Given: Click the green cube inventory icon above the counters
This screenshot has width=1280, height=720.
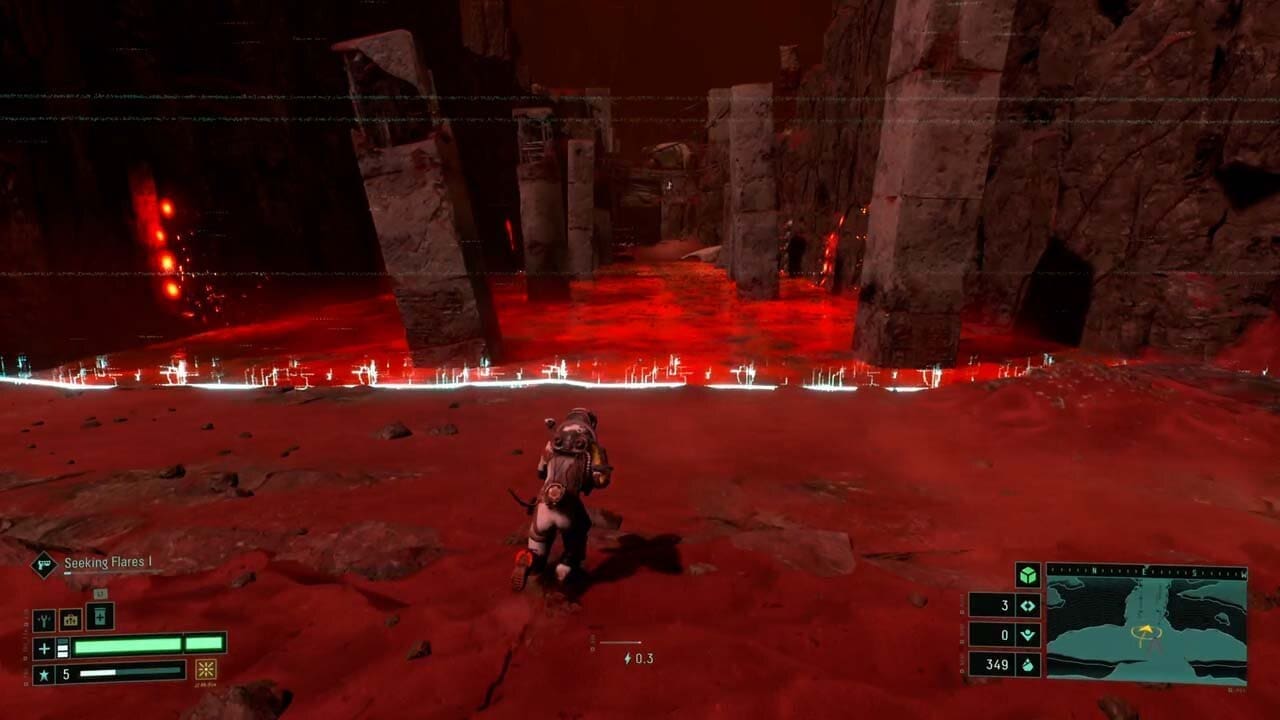Looking at the screenshot, I should click(1028, 575).
